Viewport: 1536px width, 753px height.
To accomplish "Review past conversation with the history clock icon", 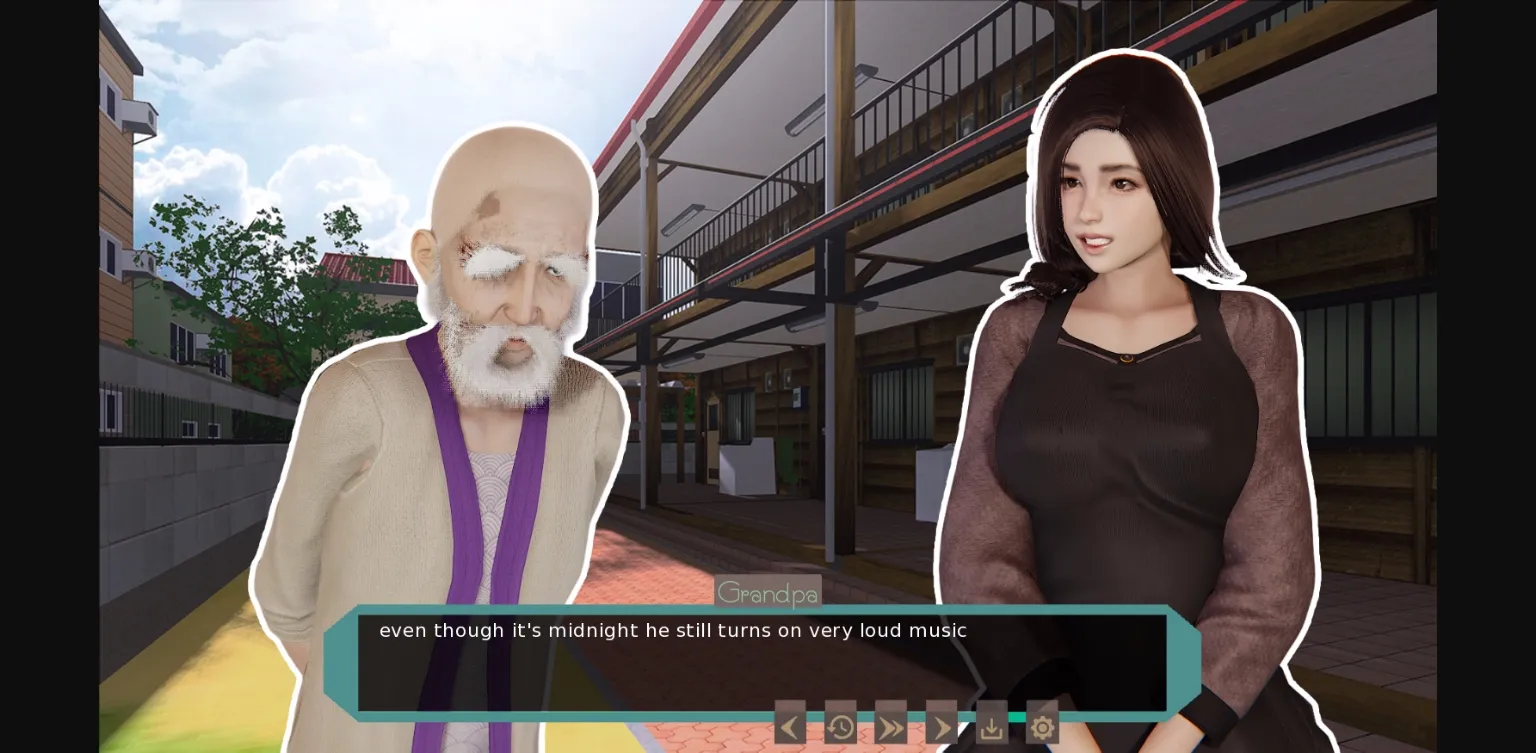I will pyautogui.click(x=840, y=726).
